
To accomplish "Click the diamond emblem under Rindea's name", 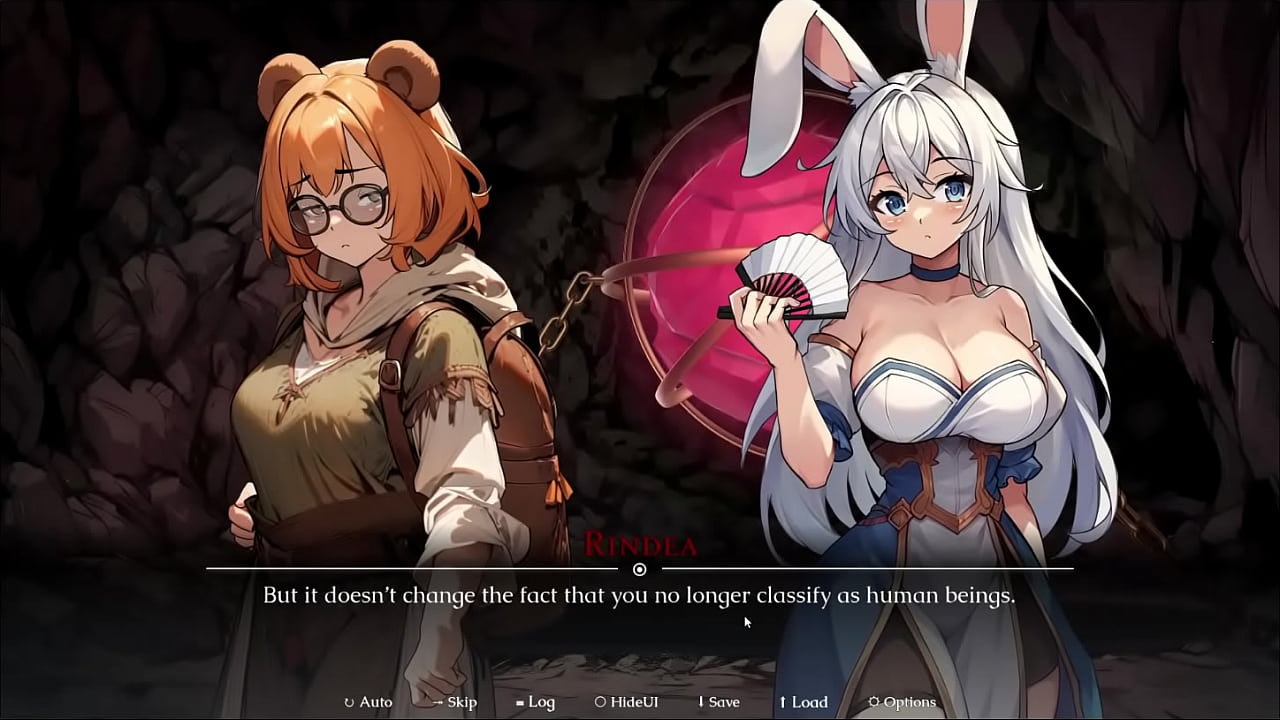I will (640, 569).
